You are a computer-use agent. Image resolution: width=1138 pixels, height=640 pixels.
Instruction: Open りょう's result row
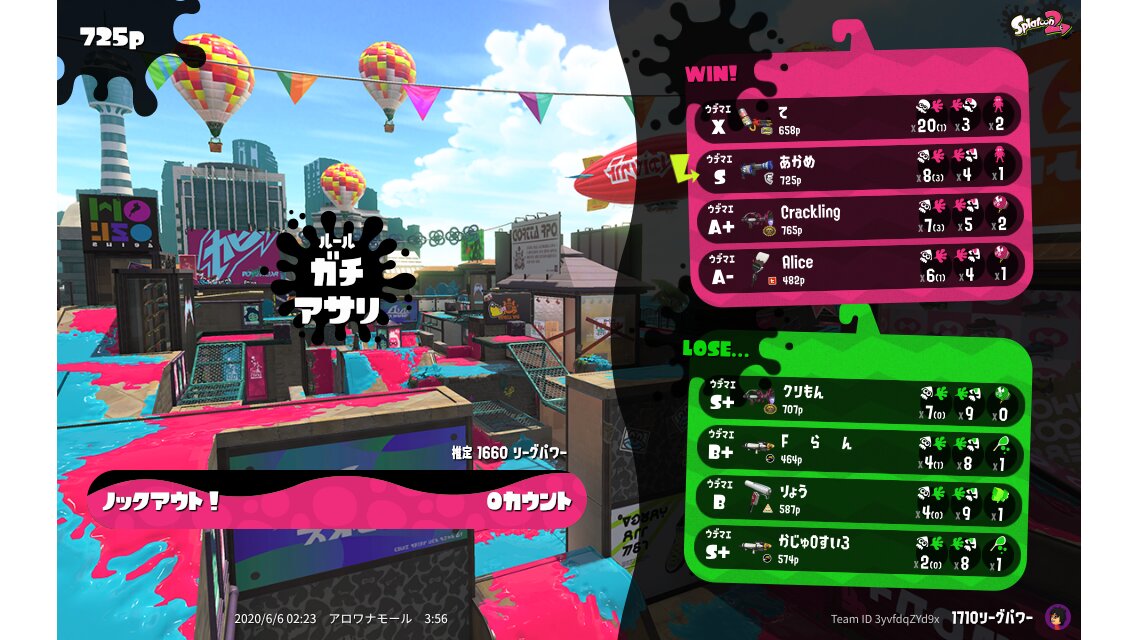pos(858,499)
